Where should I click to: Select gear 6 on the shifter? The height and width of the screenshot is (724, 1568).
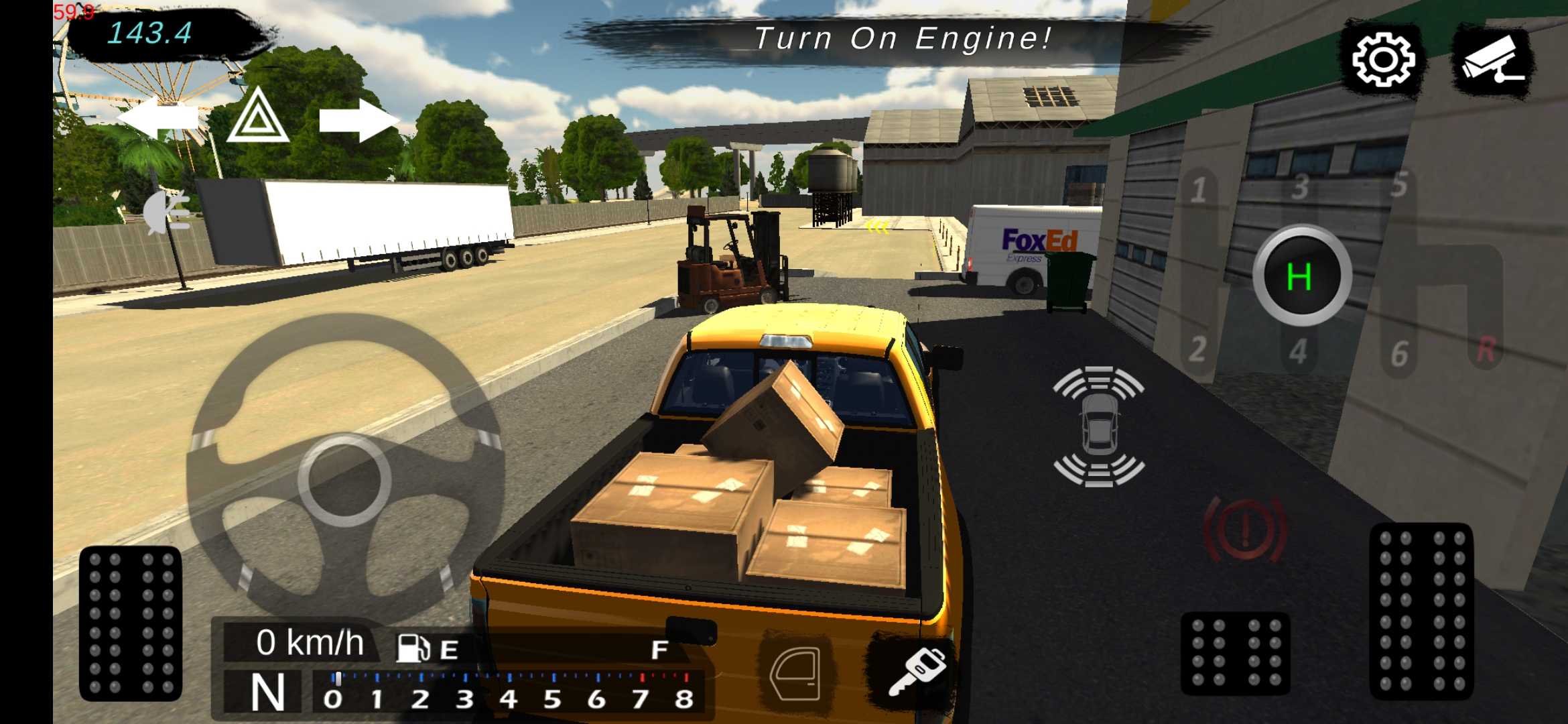(1399, 353)
